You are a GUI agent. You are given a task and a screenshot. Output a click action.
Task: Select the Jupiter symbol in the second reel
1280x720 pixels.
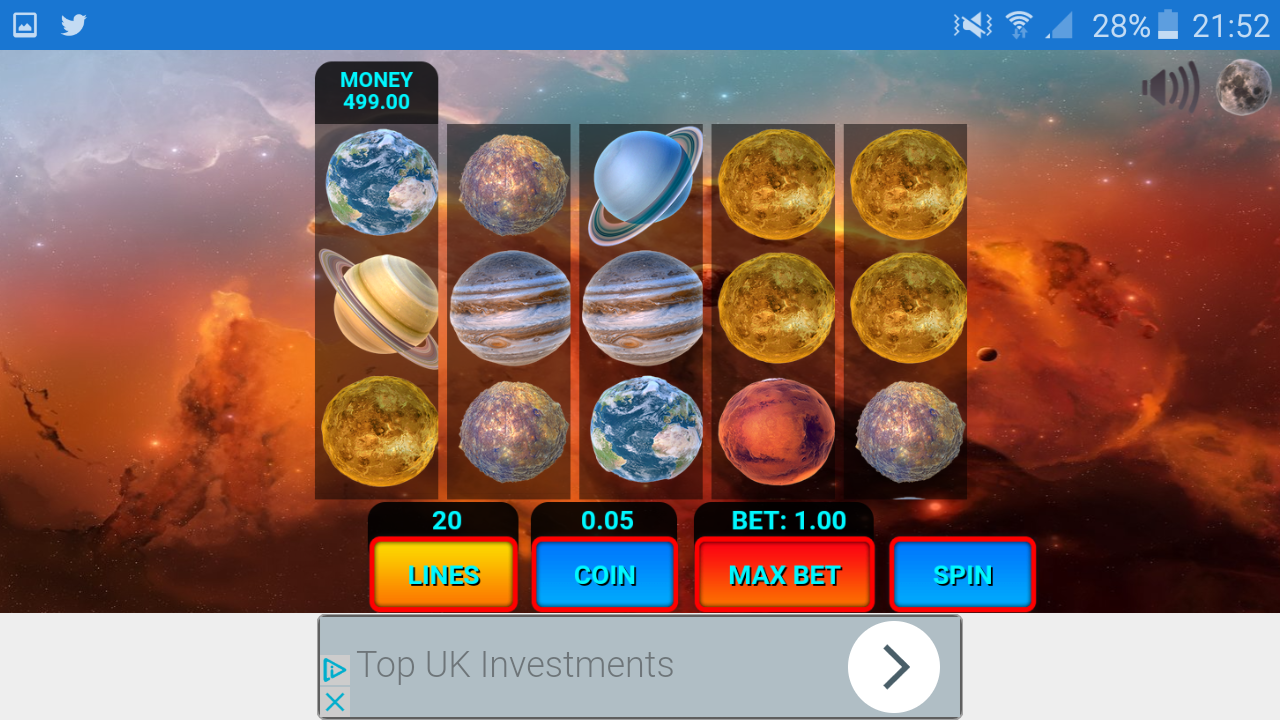click(509, 307)
